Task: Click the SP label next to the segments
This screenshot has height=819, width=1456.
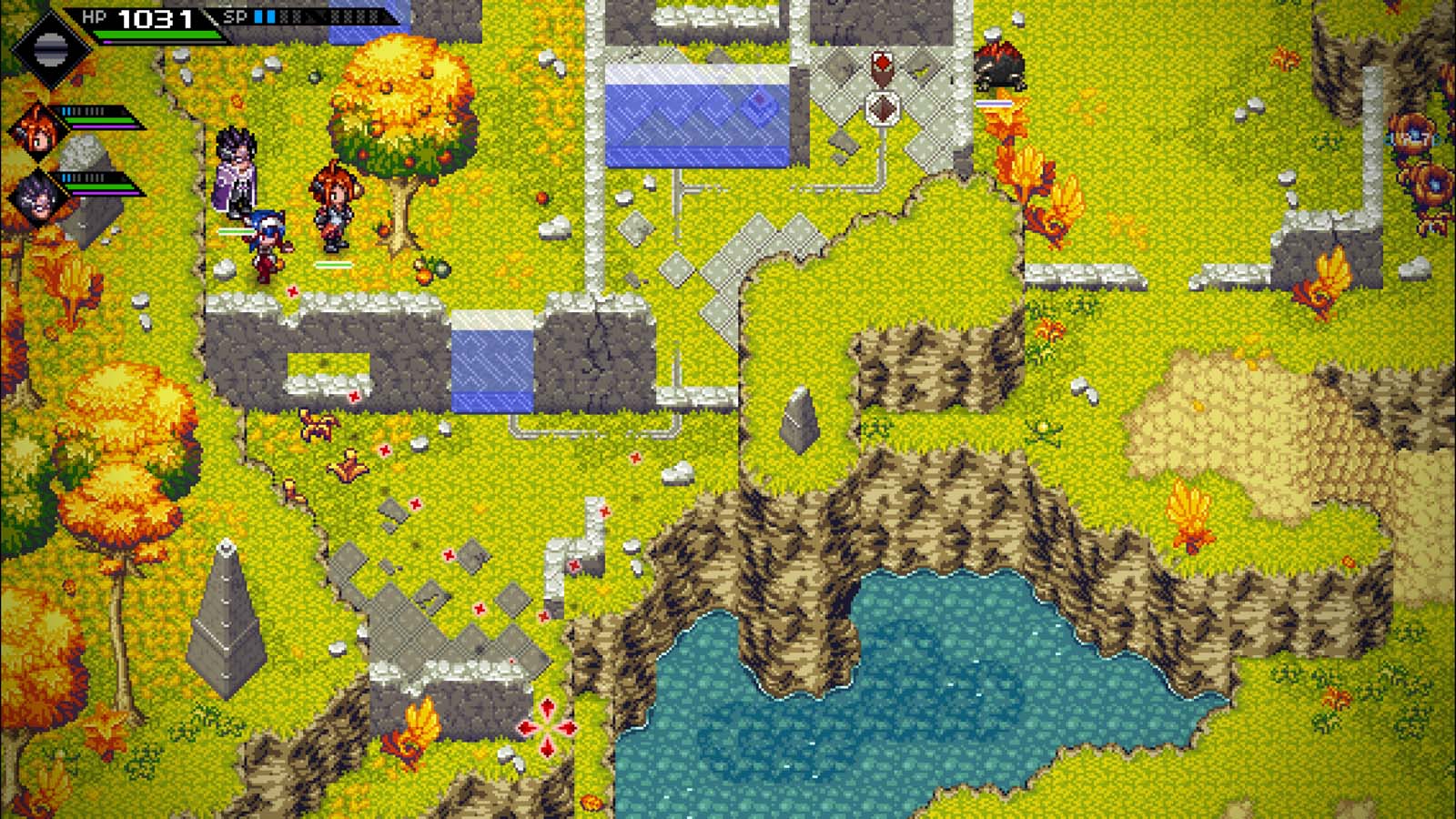Action: tap(236, 15)
